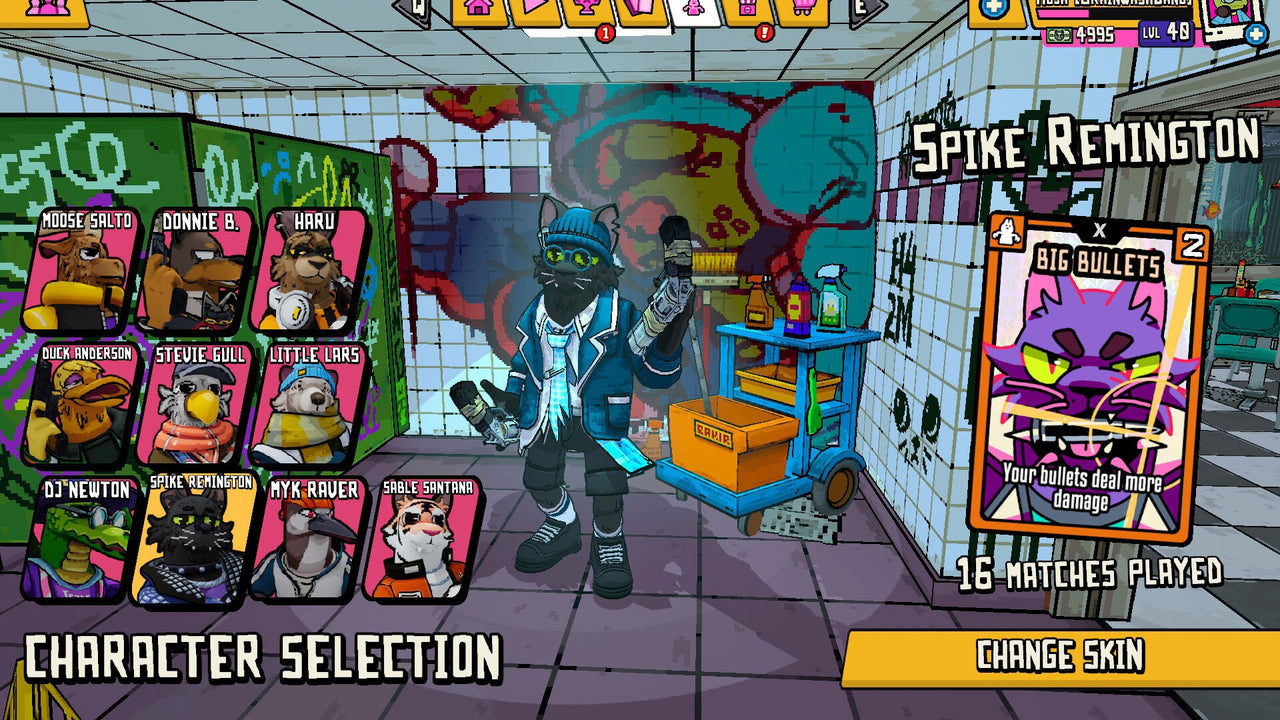Viewport: 1280px width, 720px height.
Task: Select Moose Salto's portrait
Action: 85,270
